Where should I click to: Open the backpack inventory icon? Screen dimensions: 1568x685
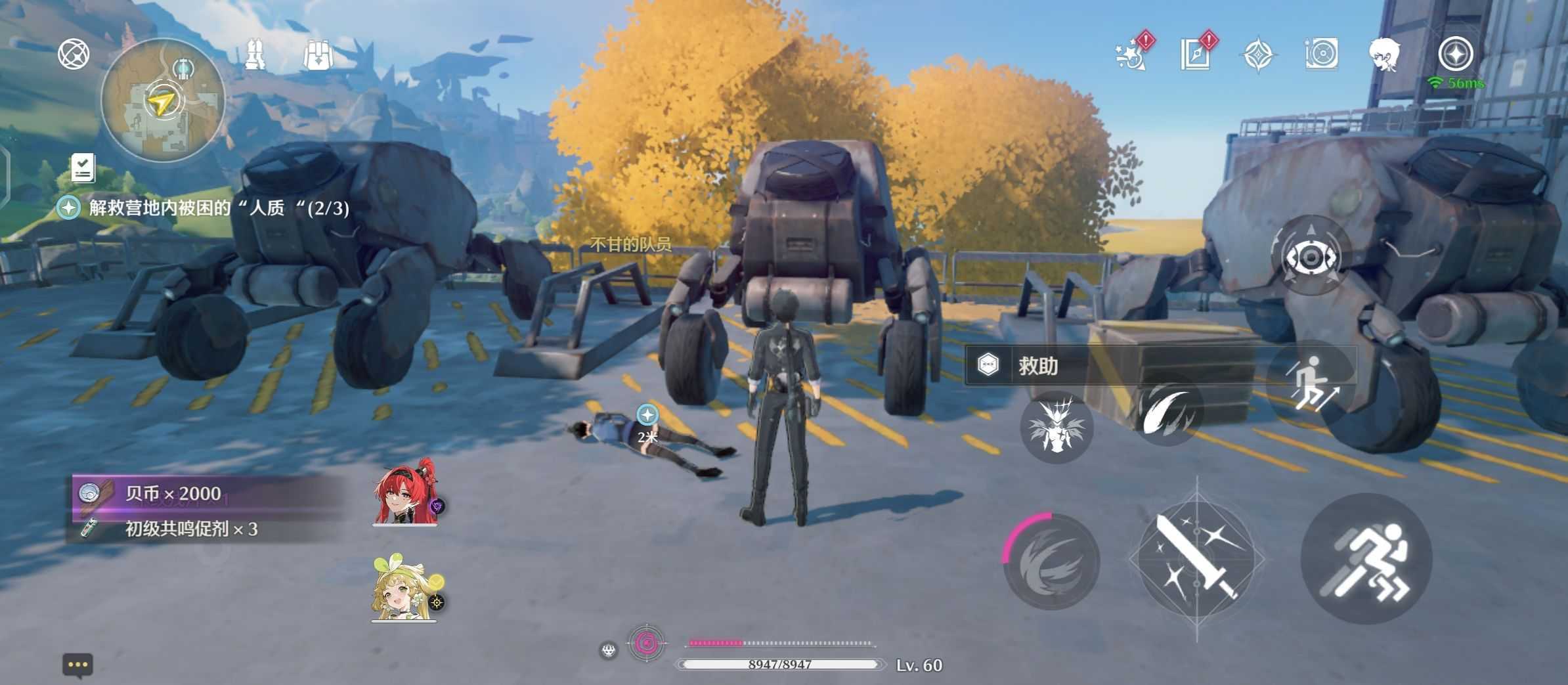pos(318,55)
